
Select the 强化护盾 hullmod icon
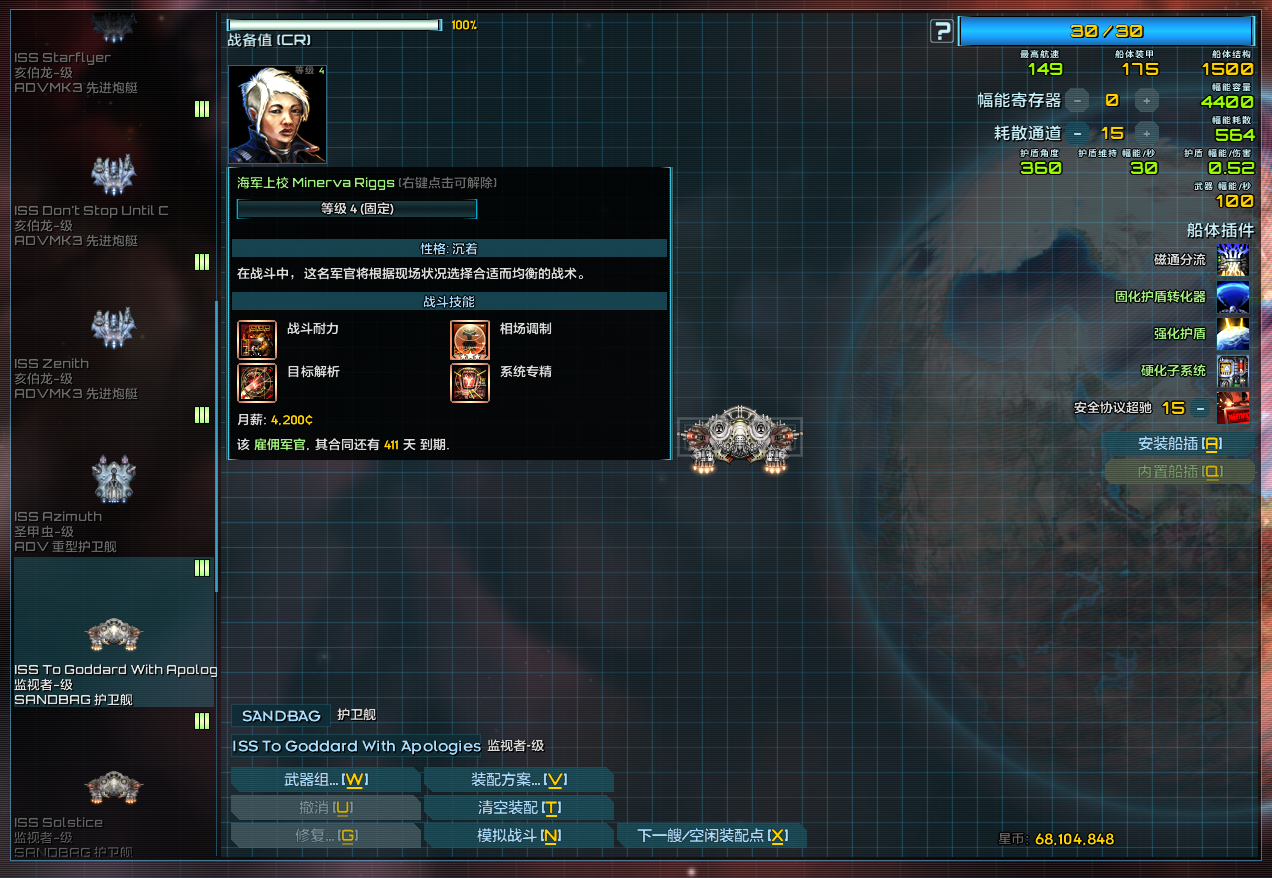tap(1233, 334)
